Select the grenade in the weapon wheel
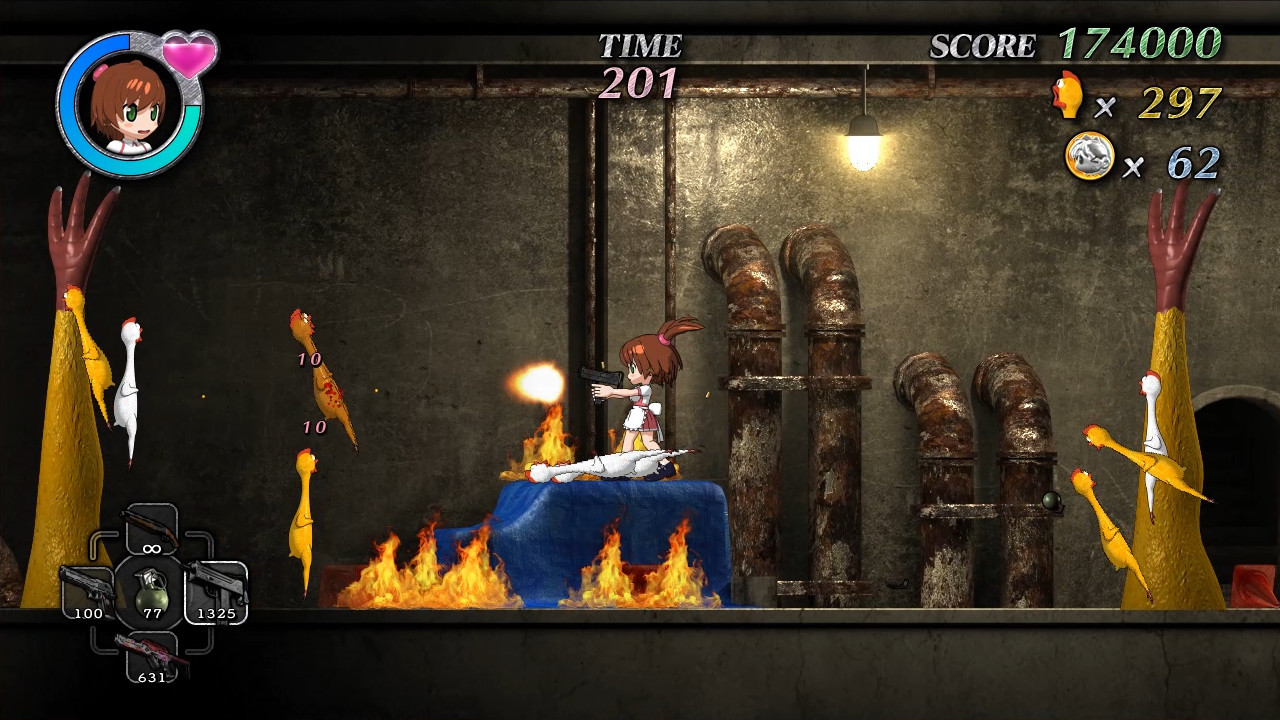Image resolution: width=1280 pixels, height=720 pixels. 152,590
